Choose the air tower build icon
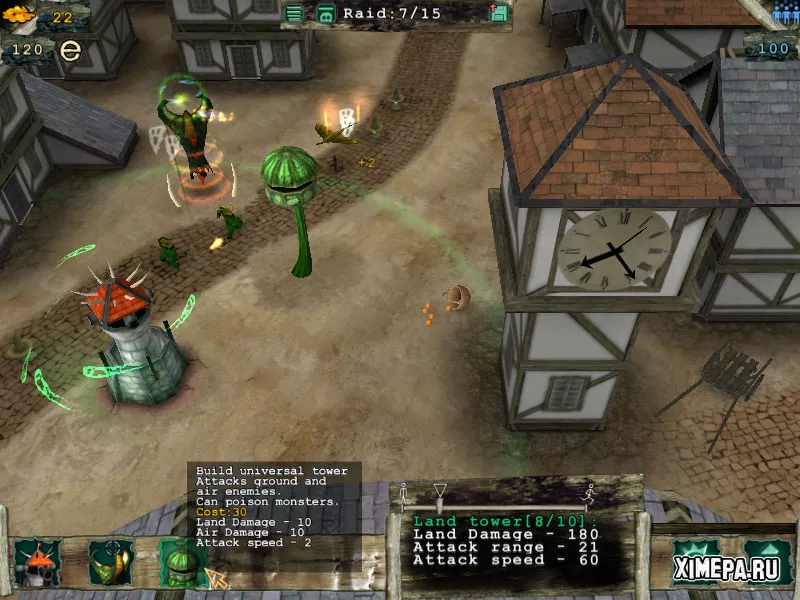 pos(110,562)
